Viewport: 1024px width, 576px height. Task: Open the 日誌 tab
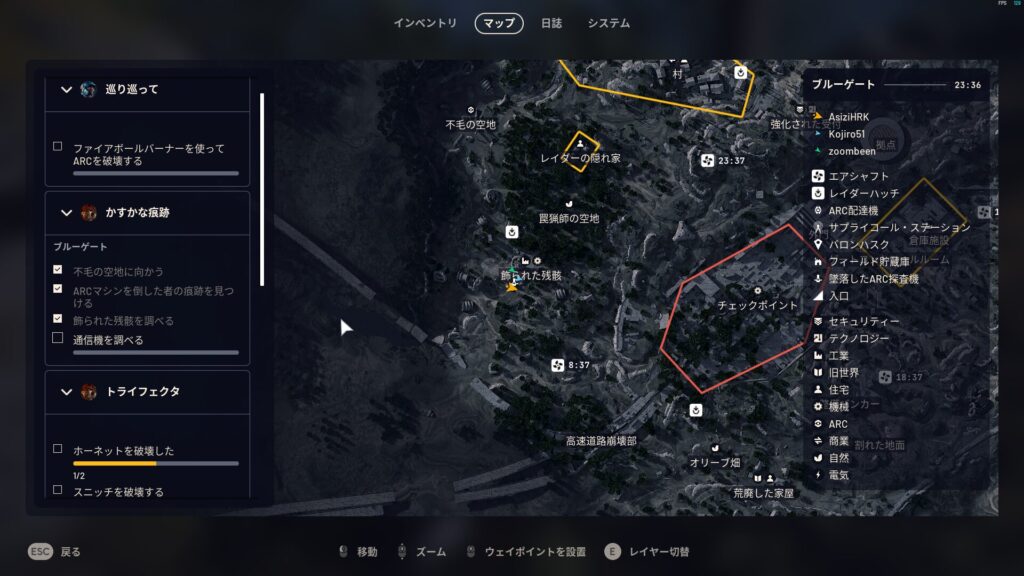coord(551,23)
